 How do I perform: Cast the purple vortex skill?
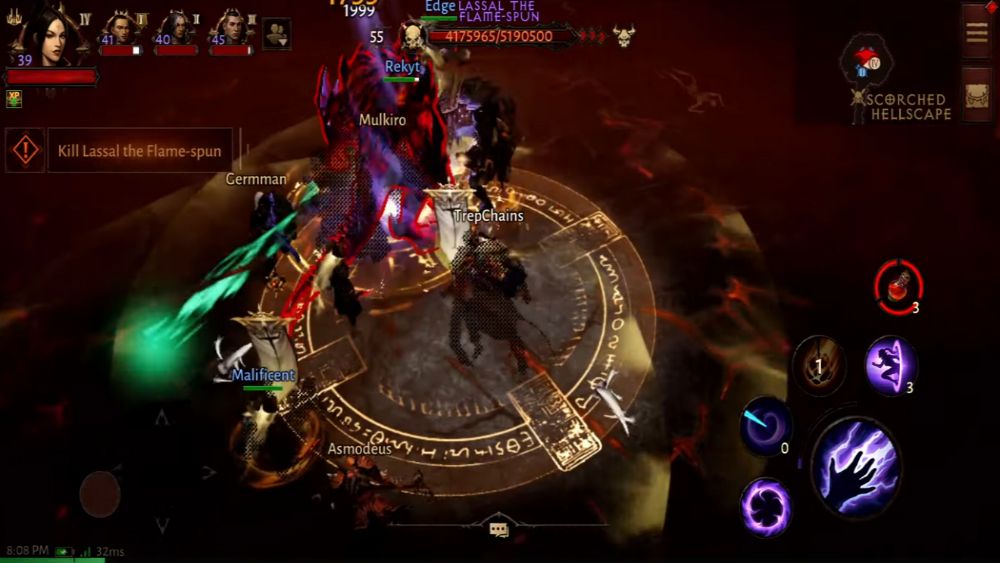[766, 506]
